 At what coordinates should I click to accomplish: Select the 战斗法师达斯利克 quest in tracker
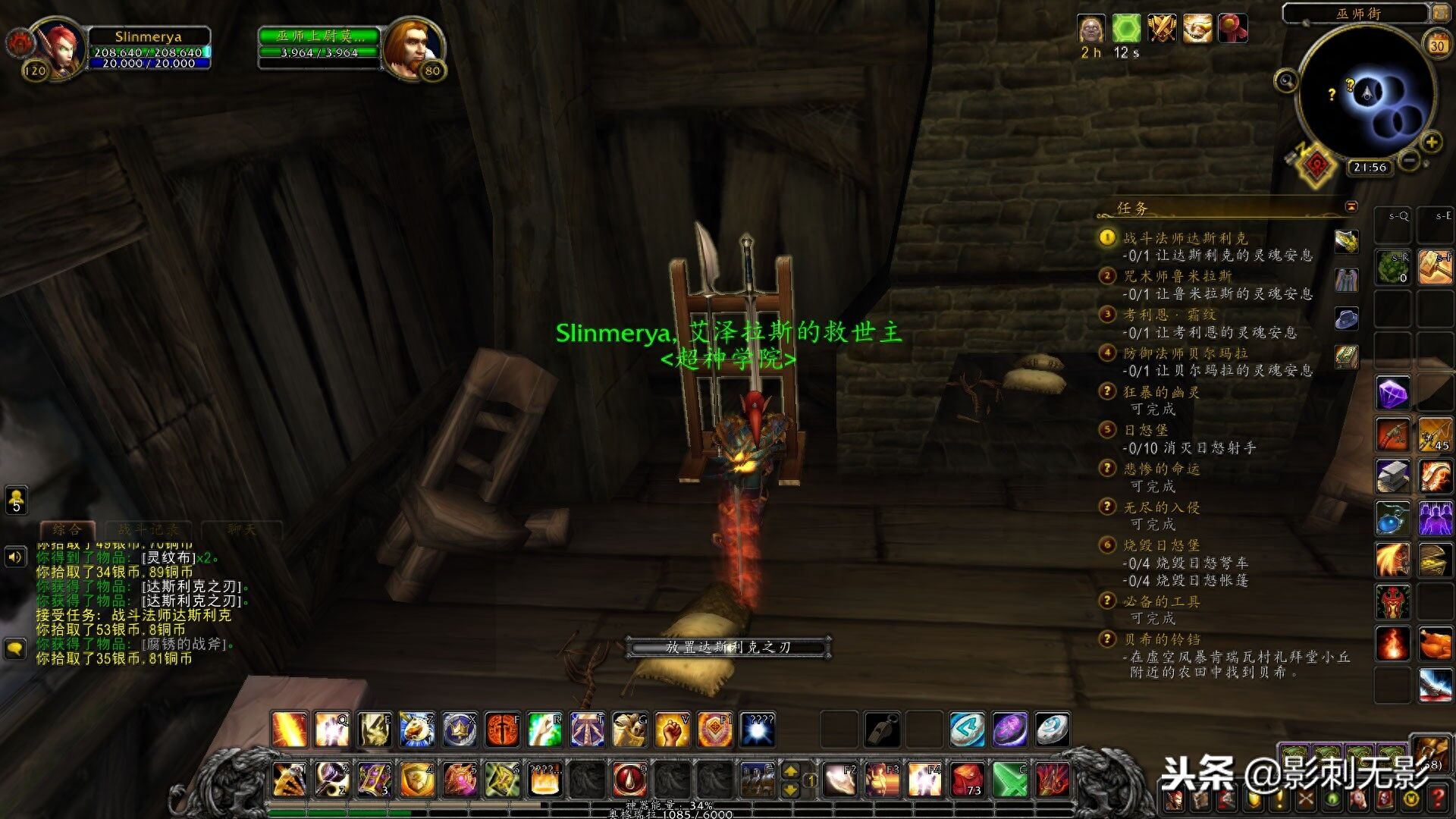1185,238
